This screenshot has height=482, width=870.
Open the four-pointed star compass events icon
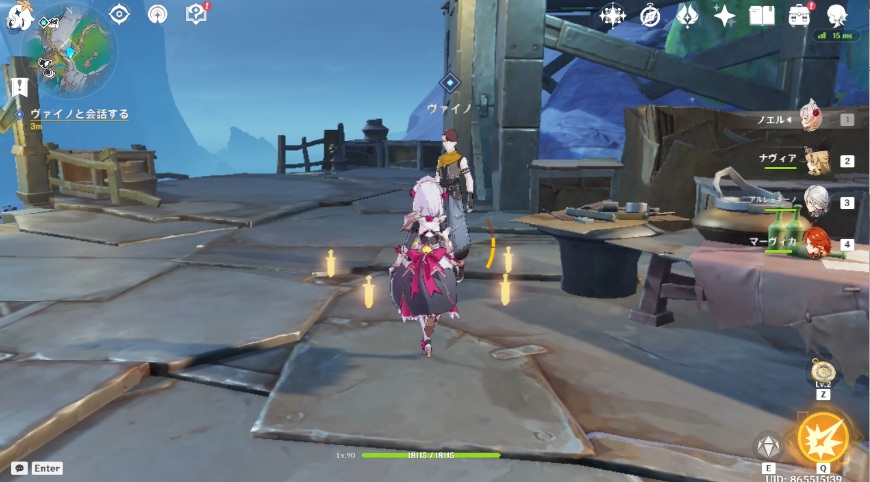point(612,15)
